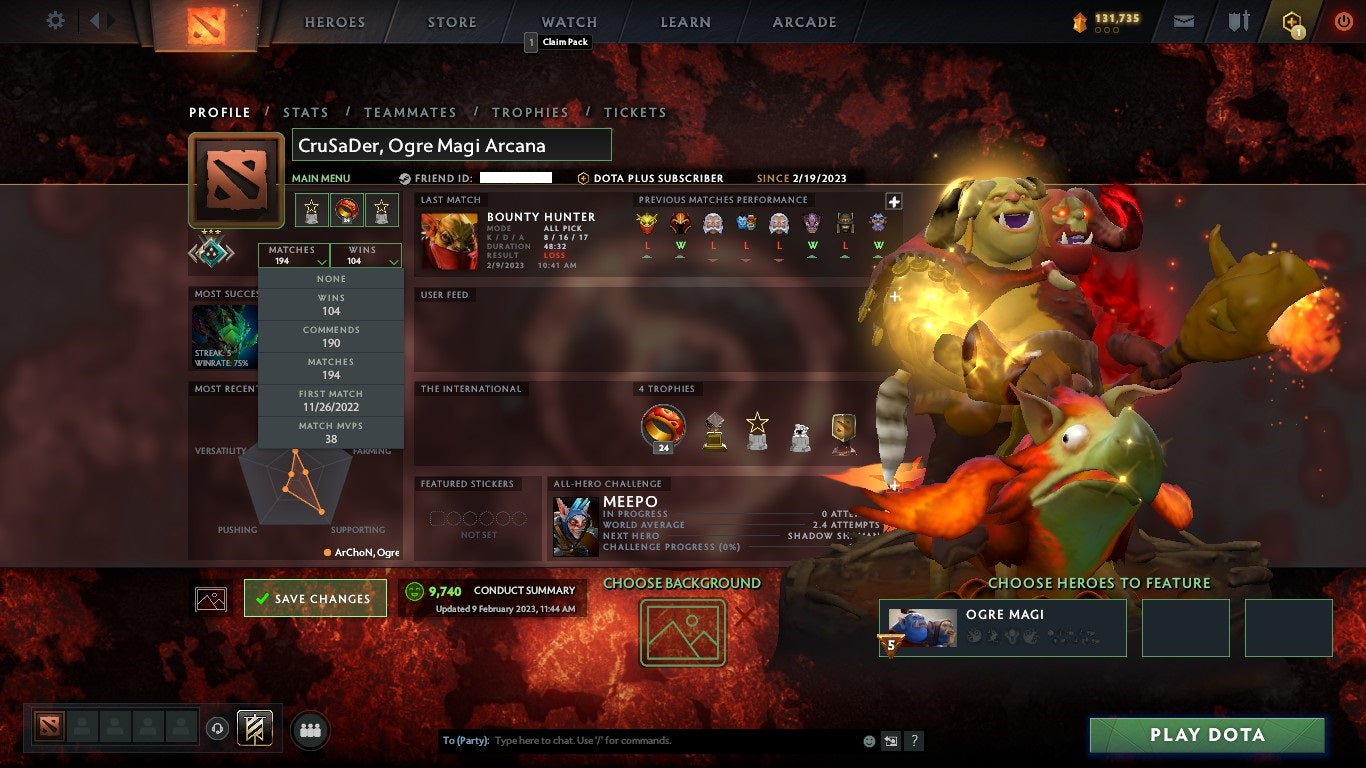Screen dimensions: 1366x768
Task: Open the WATCH menu
Action: click(x=568, y=21)
